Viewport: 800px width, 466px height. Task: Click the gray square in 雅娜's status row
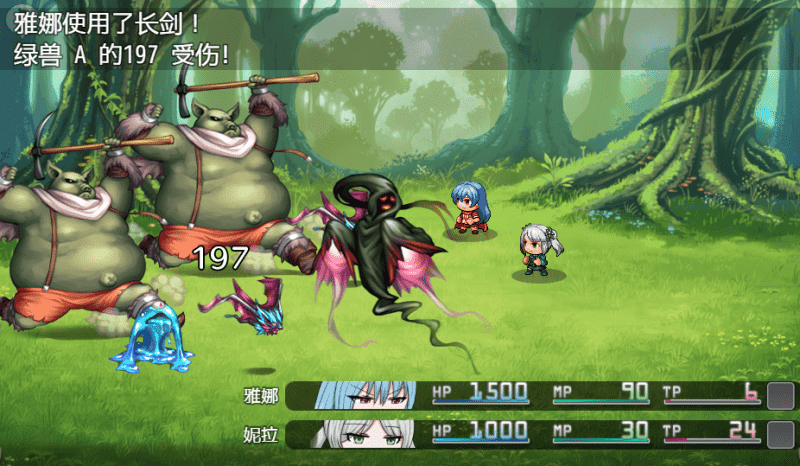pyautogui.click(x=780, y=396)
